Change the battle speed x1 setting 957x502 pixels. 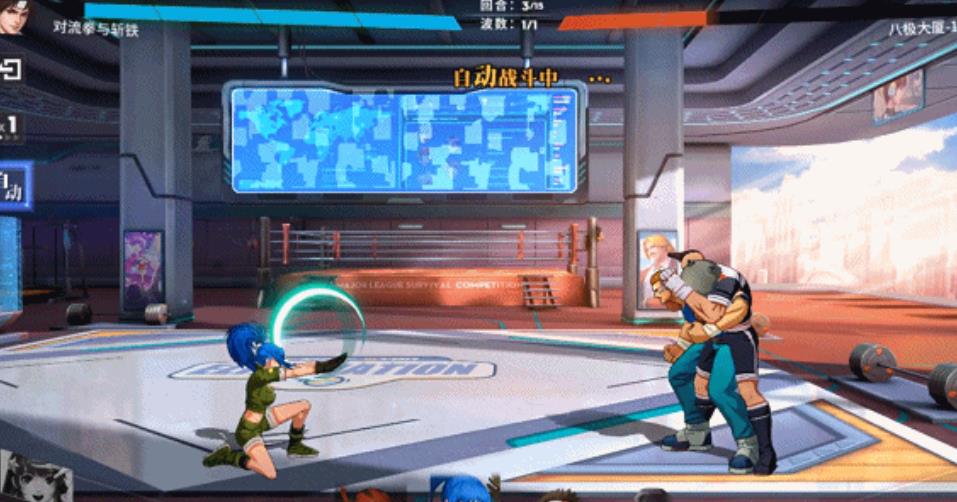9,127
